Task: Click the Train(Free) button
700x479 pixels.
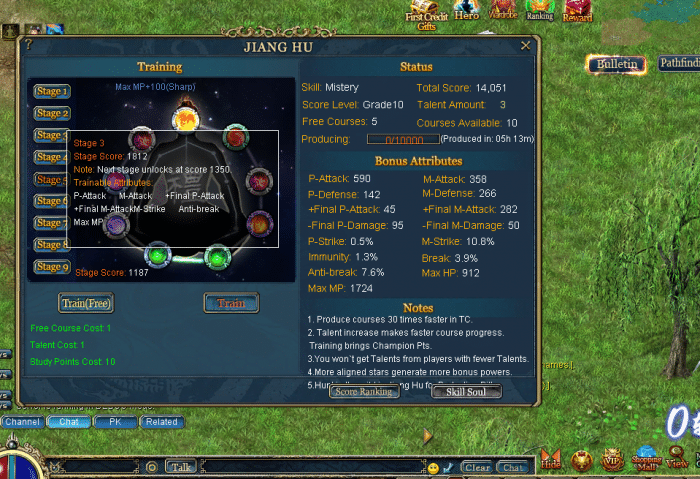Action: click(86, 302)
